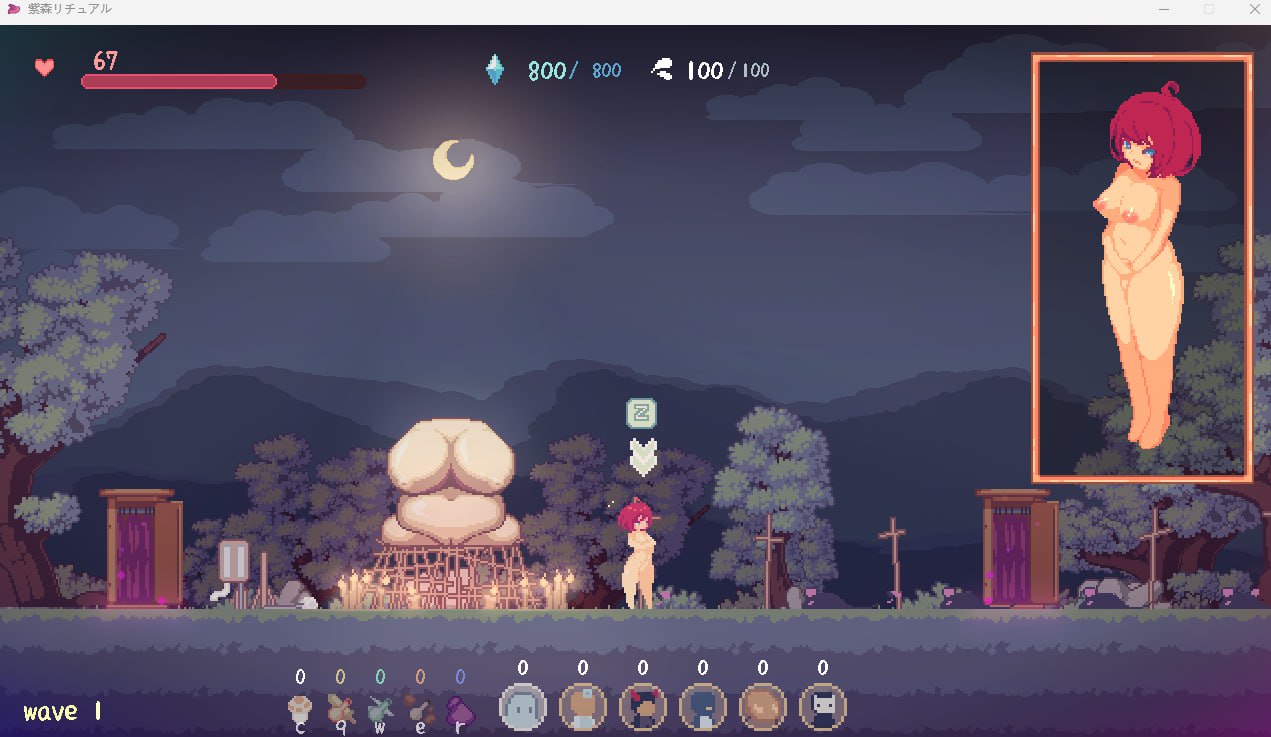Pick the purple mushroom item
Screen dimensions: 1271x737
tap(459, 709)
